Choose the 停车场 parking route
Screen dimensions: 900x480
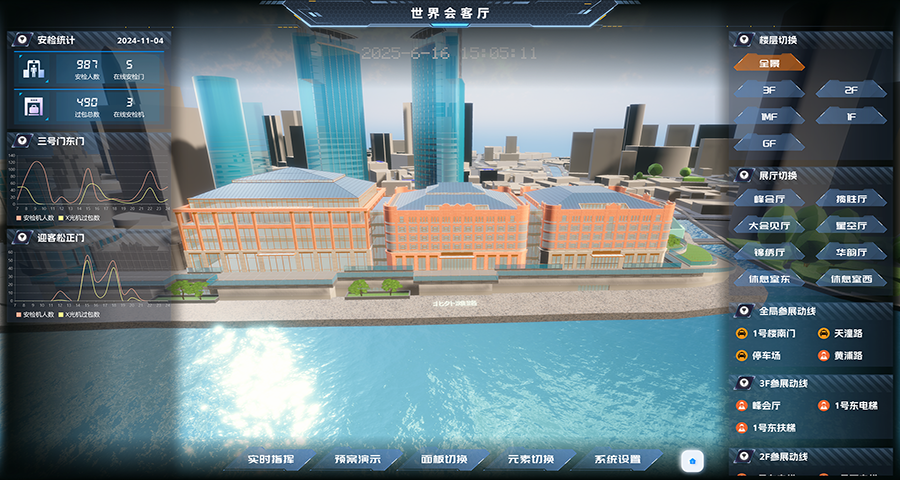pos(767,356)
